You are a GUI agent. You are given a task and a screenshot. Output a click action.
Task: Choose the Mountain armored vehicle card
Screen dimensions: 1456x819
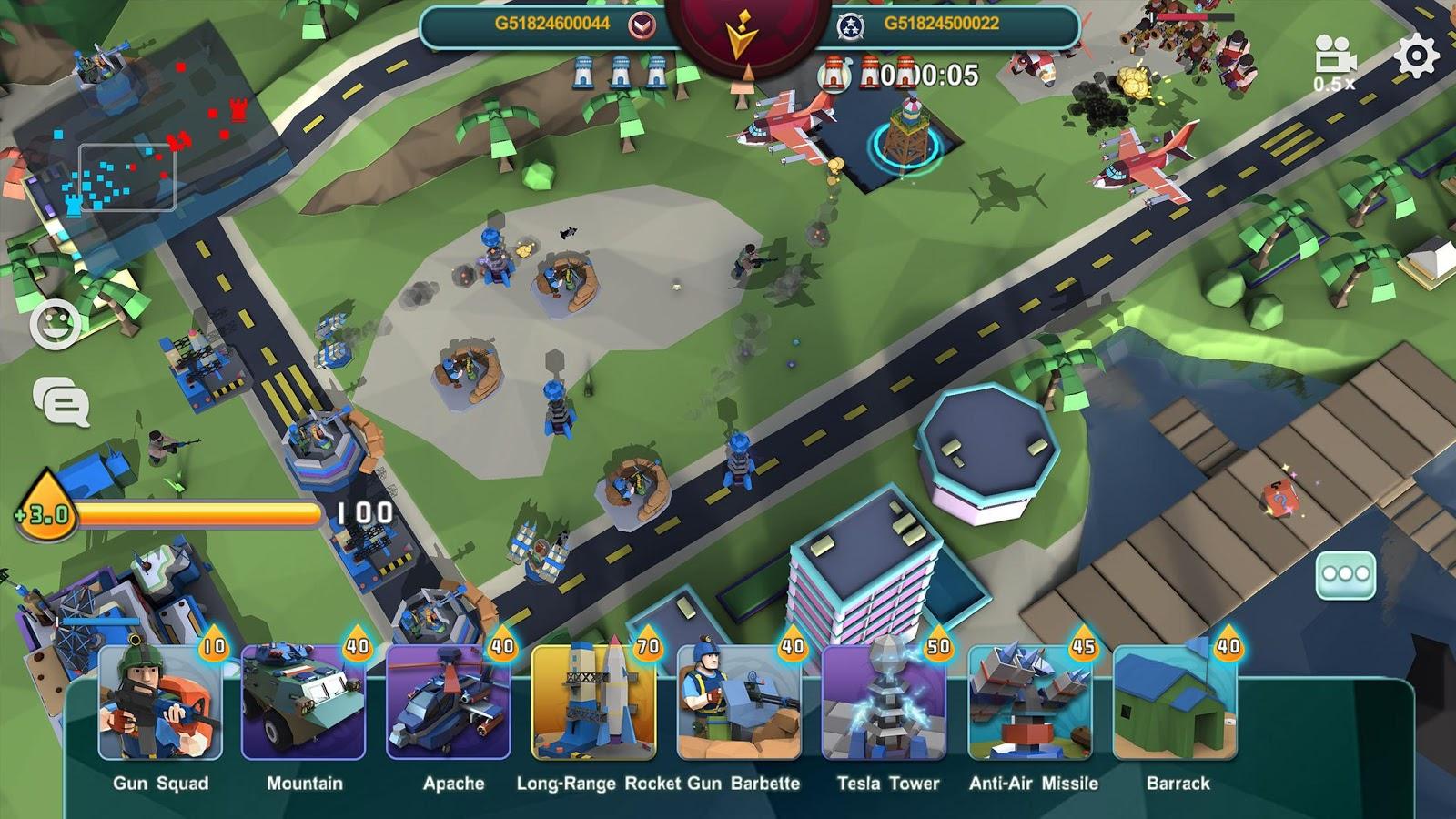click(x=304, y=703)
